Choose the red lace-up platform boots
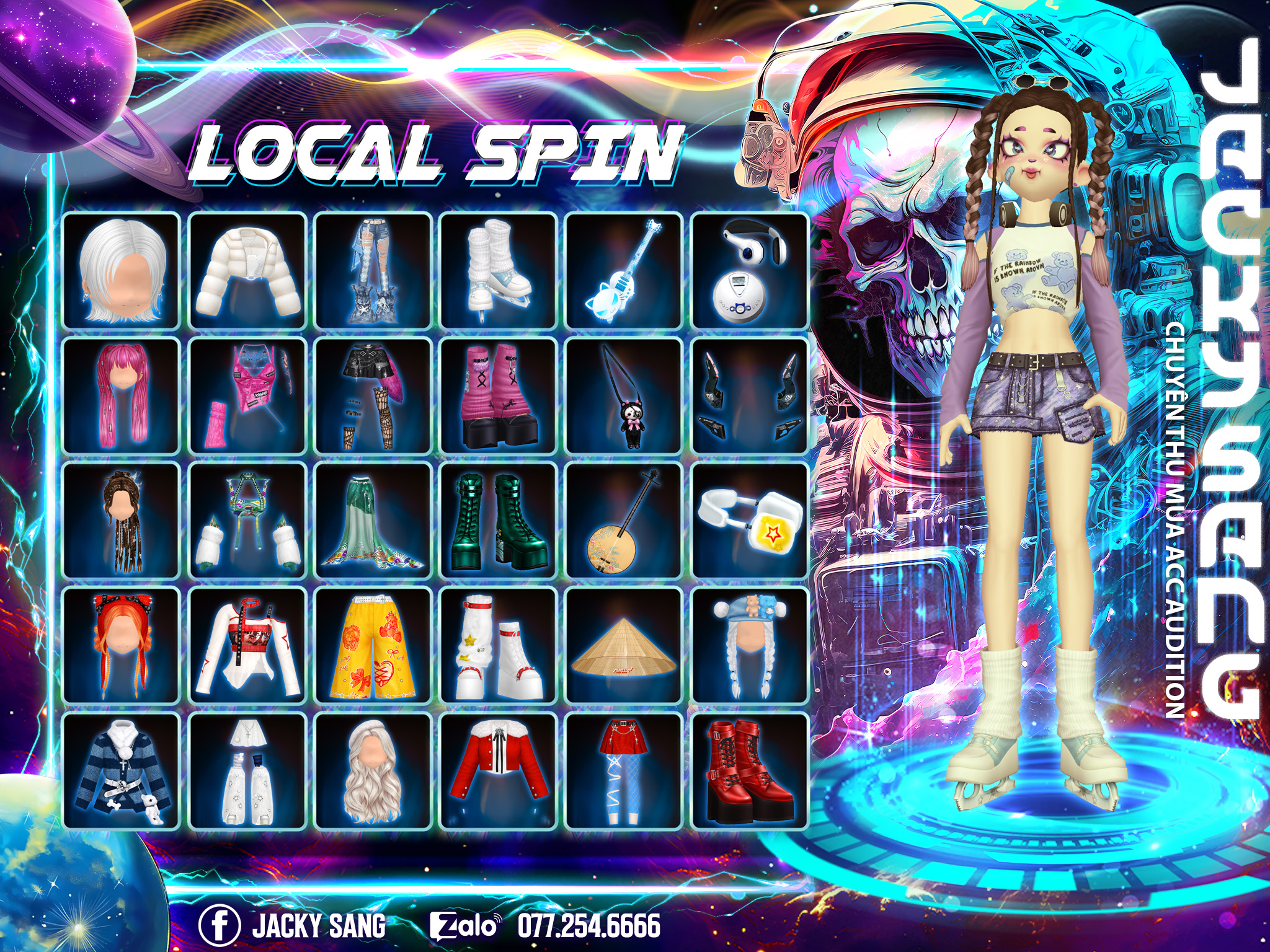The width and height of the screenshot is (1270, 952). 750,771
